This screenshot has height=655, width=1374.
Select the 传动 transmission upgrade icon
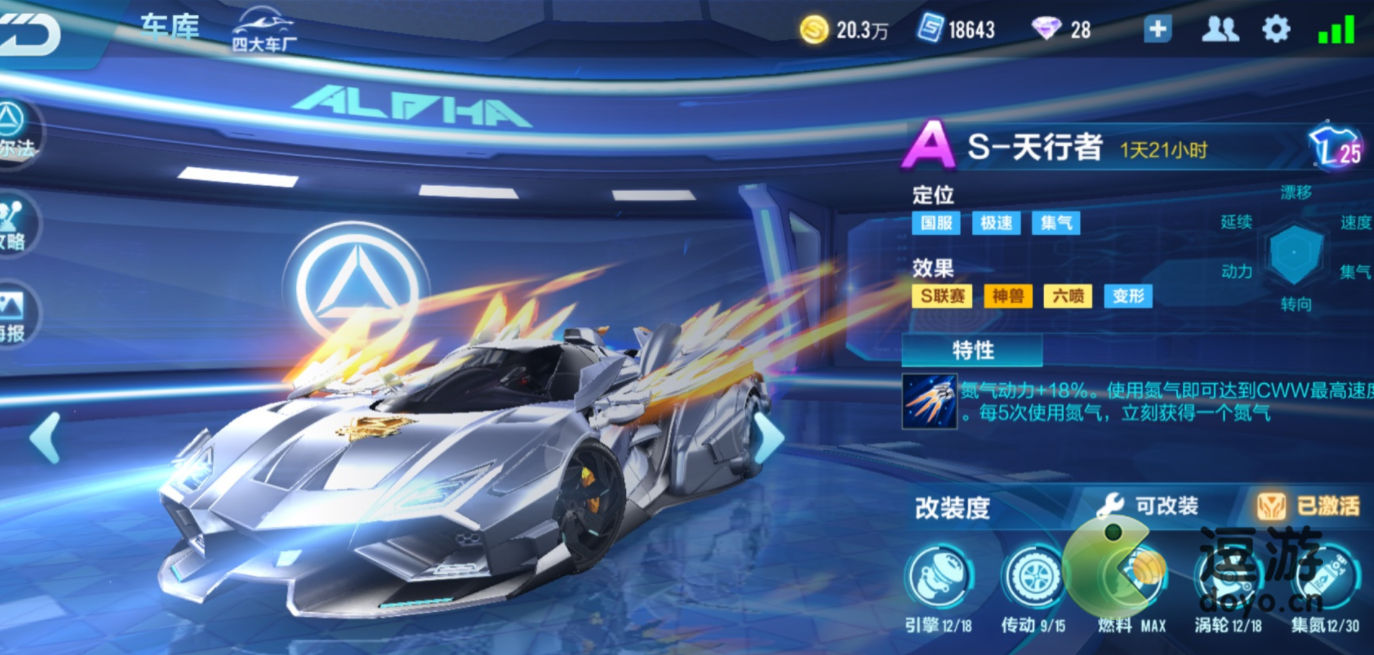1033,579
